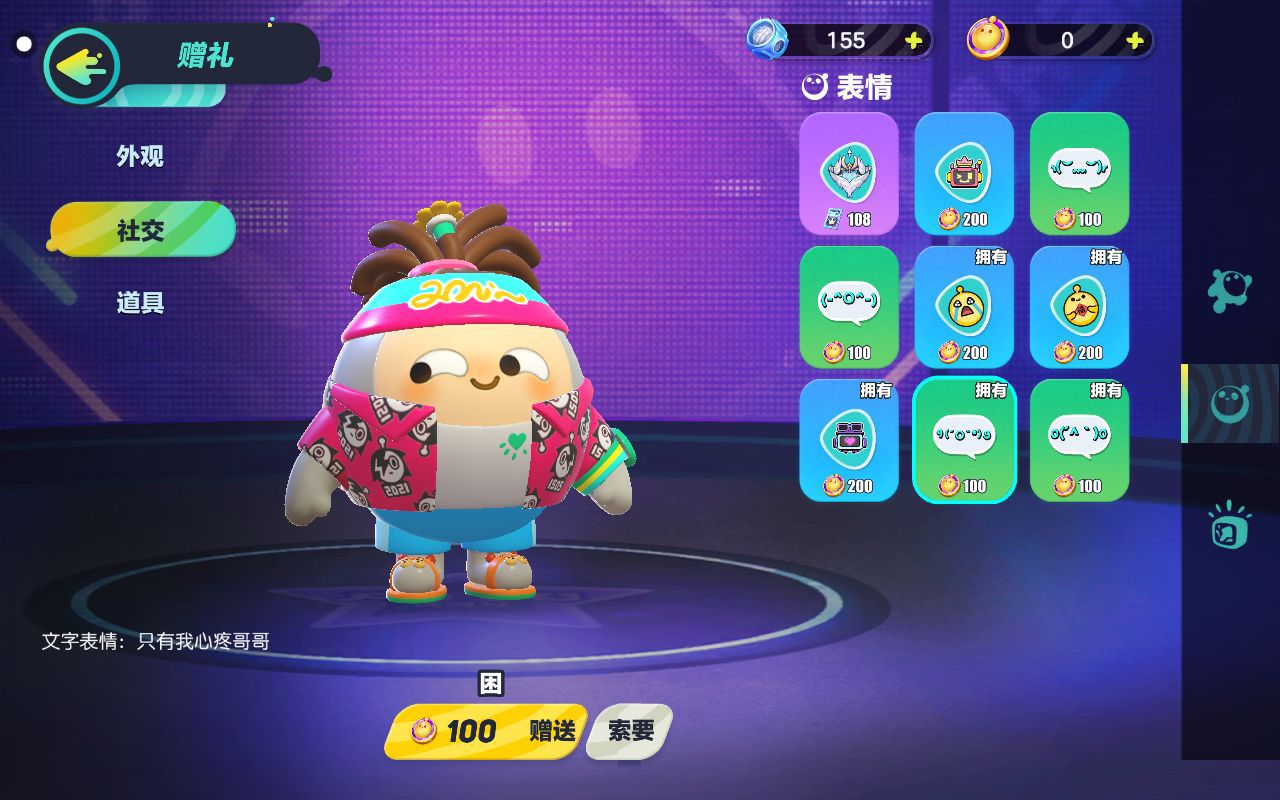
Task: Switch to the 道具 items category
Action: [140, 302]
